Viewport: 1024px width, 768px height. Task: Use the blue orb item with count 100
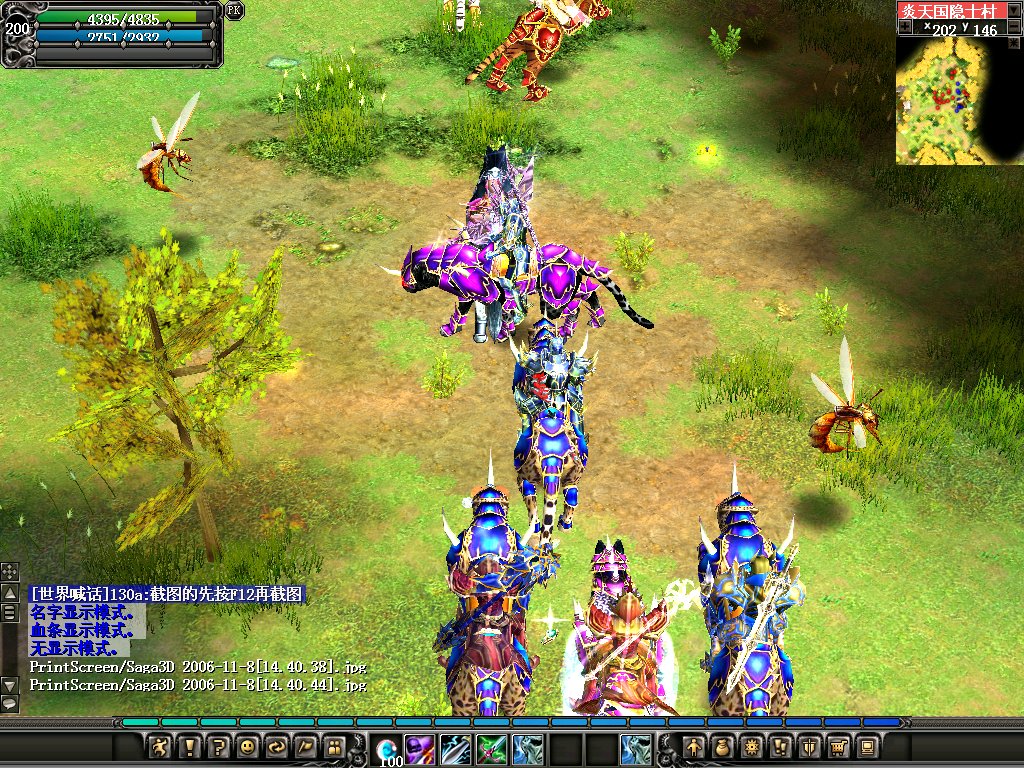[386, 749]
